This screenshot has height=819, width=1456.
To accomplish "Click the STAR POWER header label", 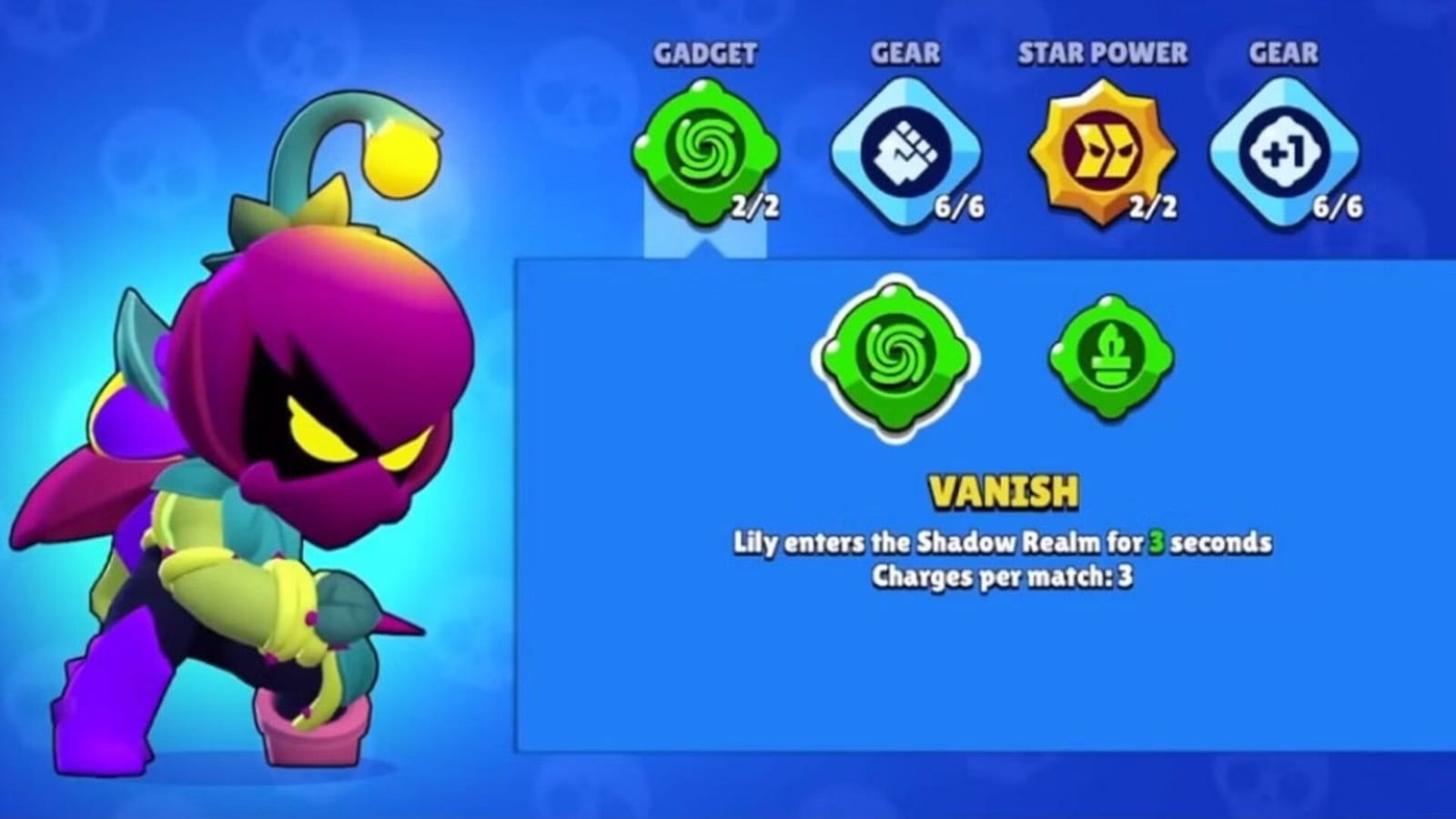I will coord(1101,55).
